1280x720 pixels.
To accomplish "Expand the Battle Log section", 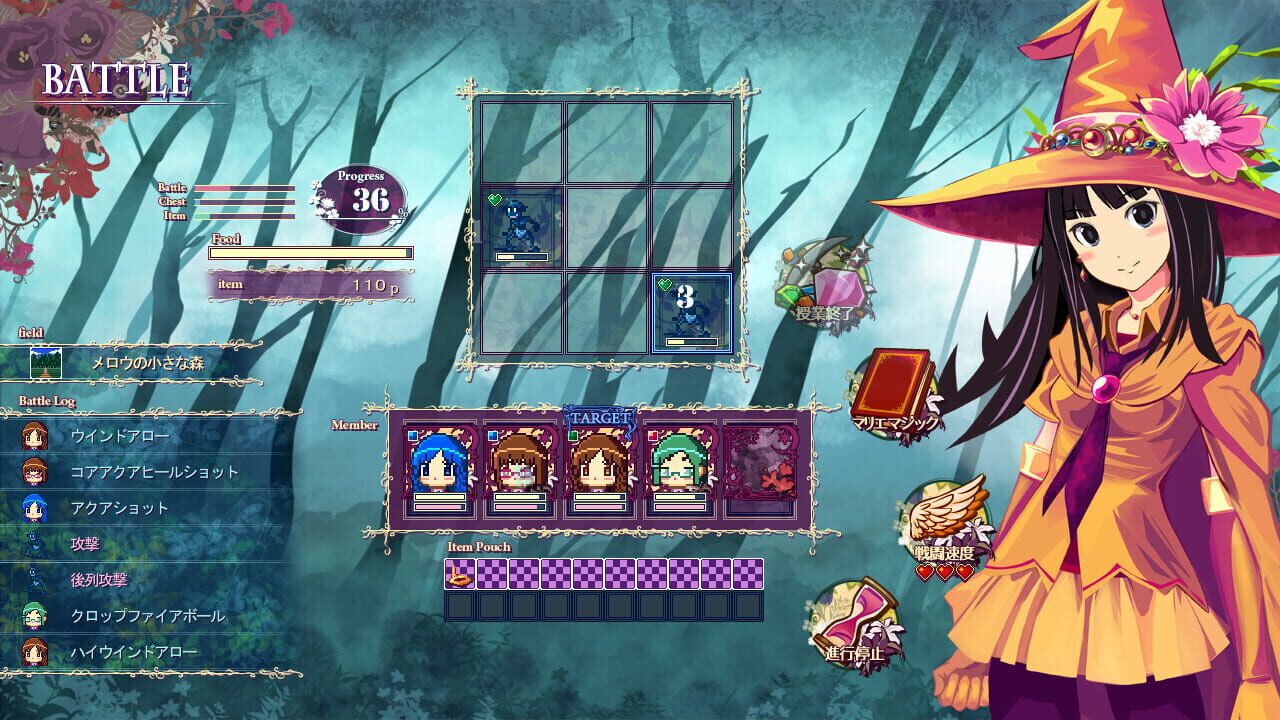I will point(45,399).
